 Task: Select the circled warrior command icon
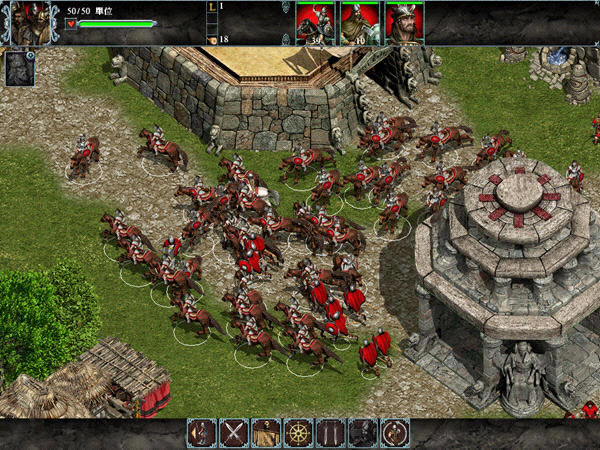(395, 433)
